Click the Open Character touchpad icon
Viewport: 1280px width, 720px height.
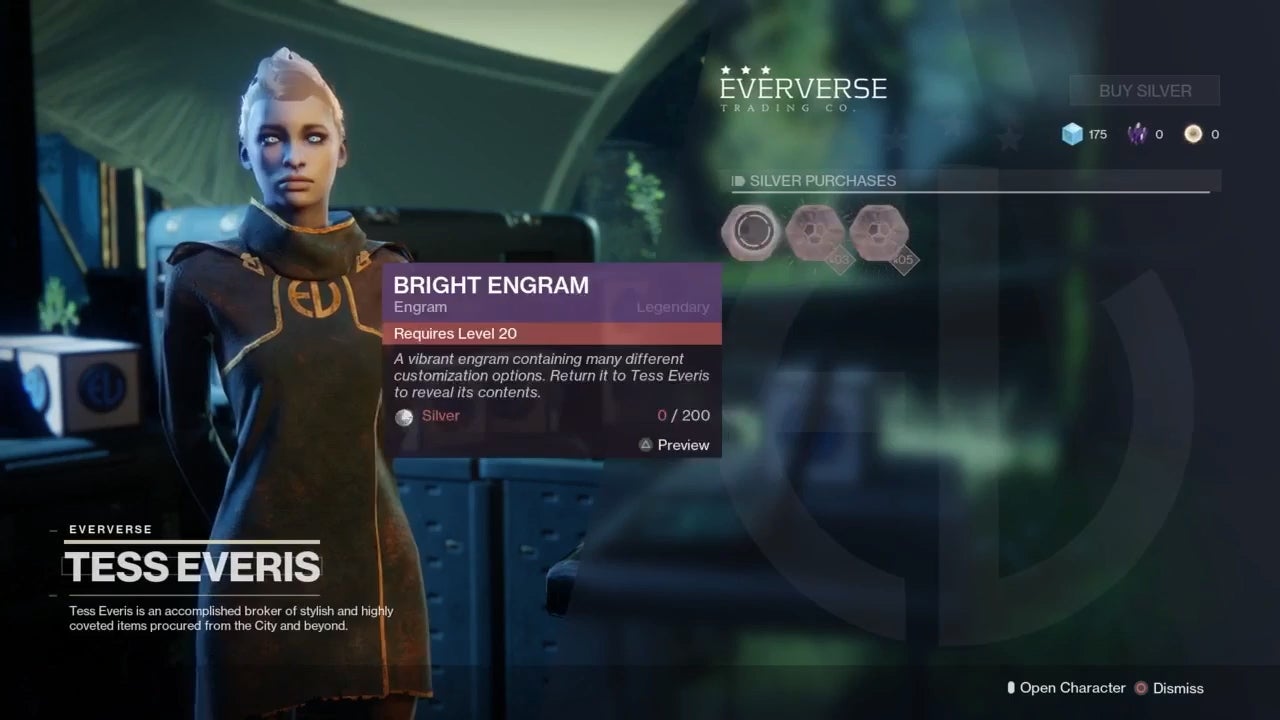pos(1009,687)
